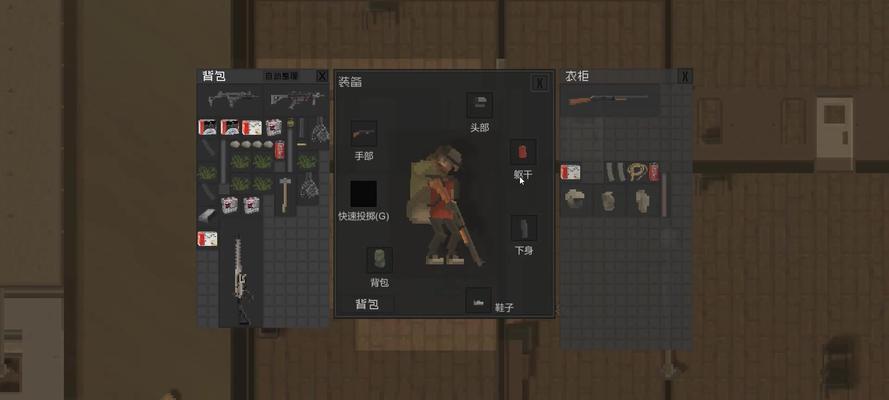
Task: Choose the torso (躯干) red clothing slot
Action: 523,152
